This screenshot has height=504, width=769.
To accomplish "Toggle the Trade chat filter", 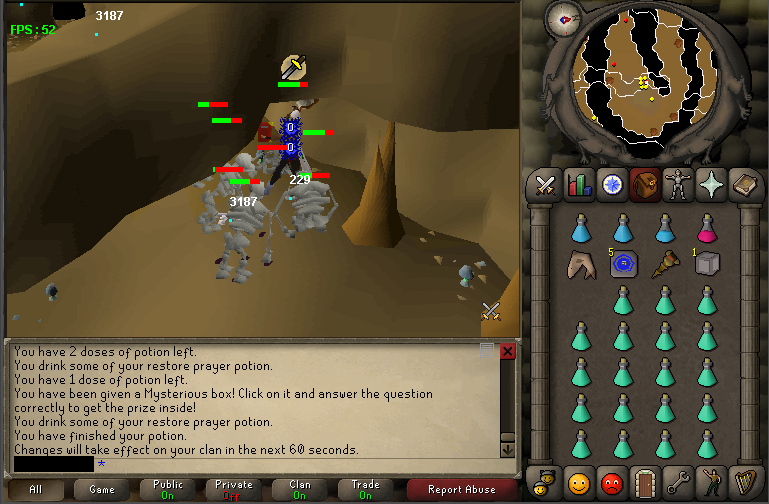I will 366,489.
